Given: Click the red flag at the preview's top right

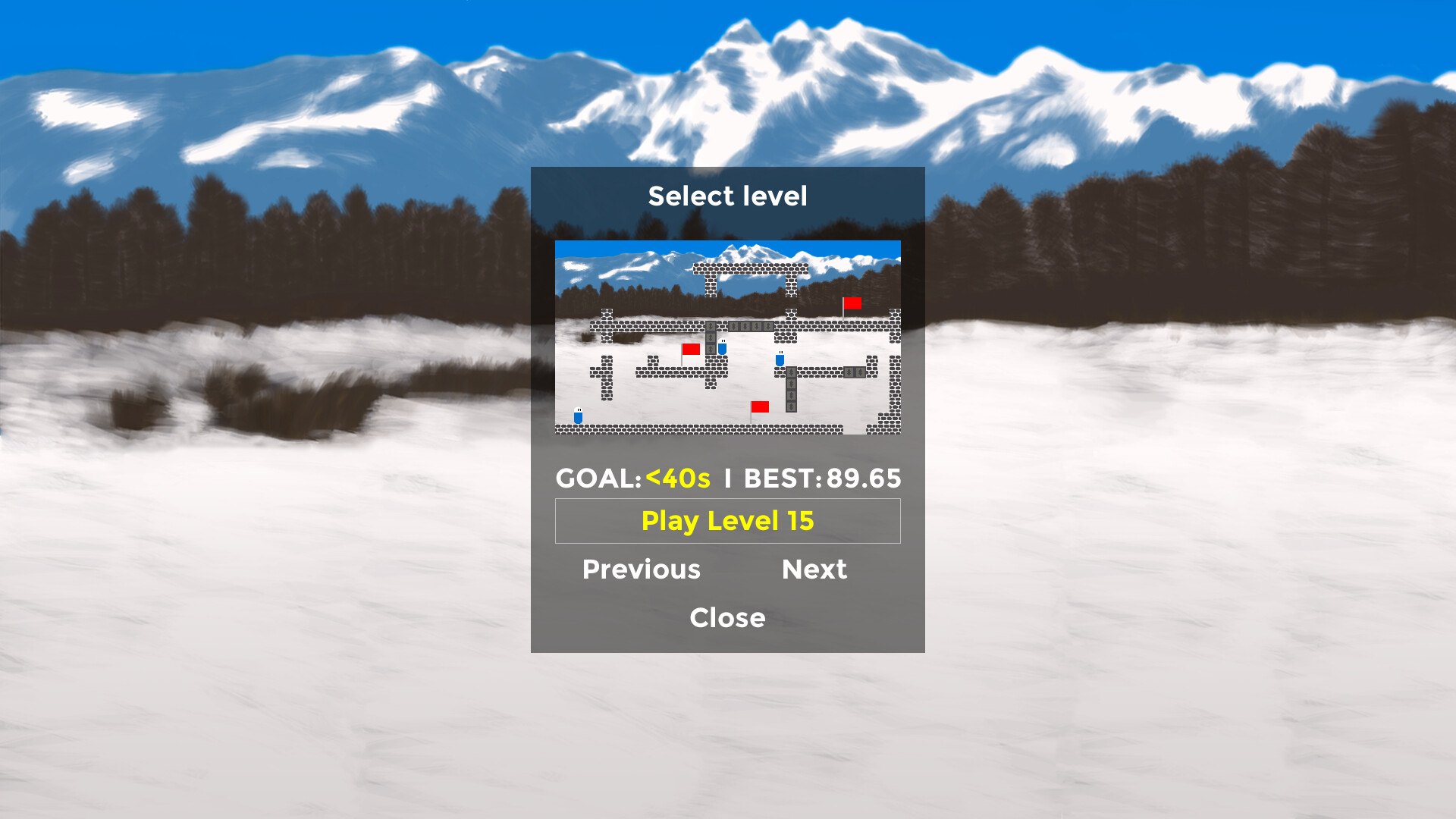Looking at the screenshot, I should pyautogui.click(x=853, y=303).
